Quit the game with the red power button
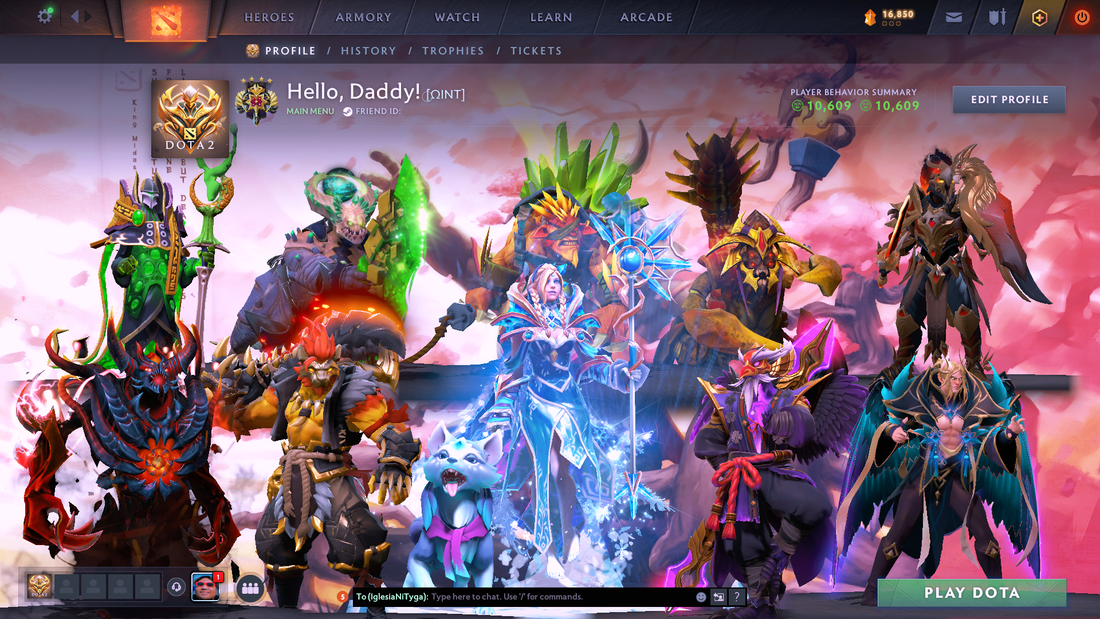This screenshot has width=1100, height=619. [1082, 17]
